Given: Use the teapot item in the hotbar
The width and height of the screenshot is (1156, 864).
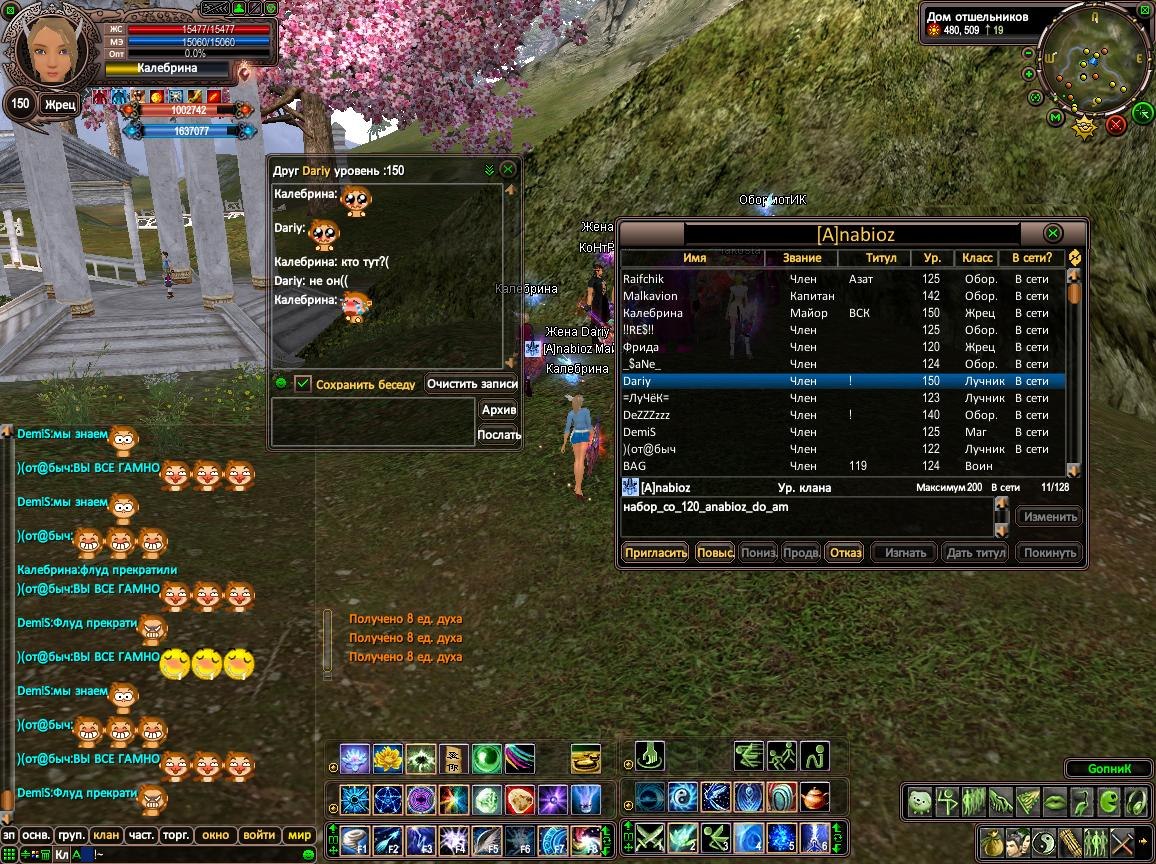Looking at the screenshot, I should pos(816,797).
